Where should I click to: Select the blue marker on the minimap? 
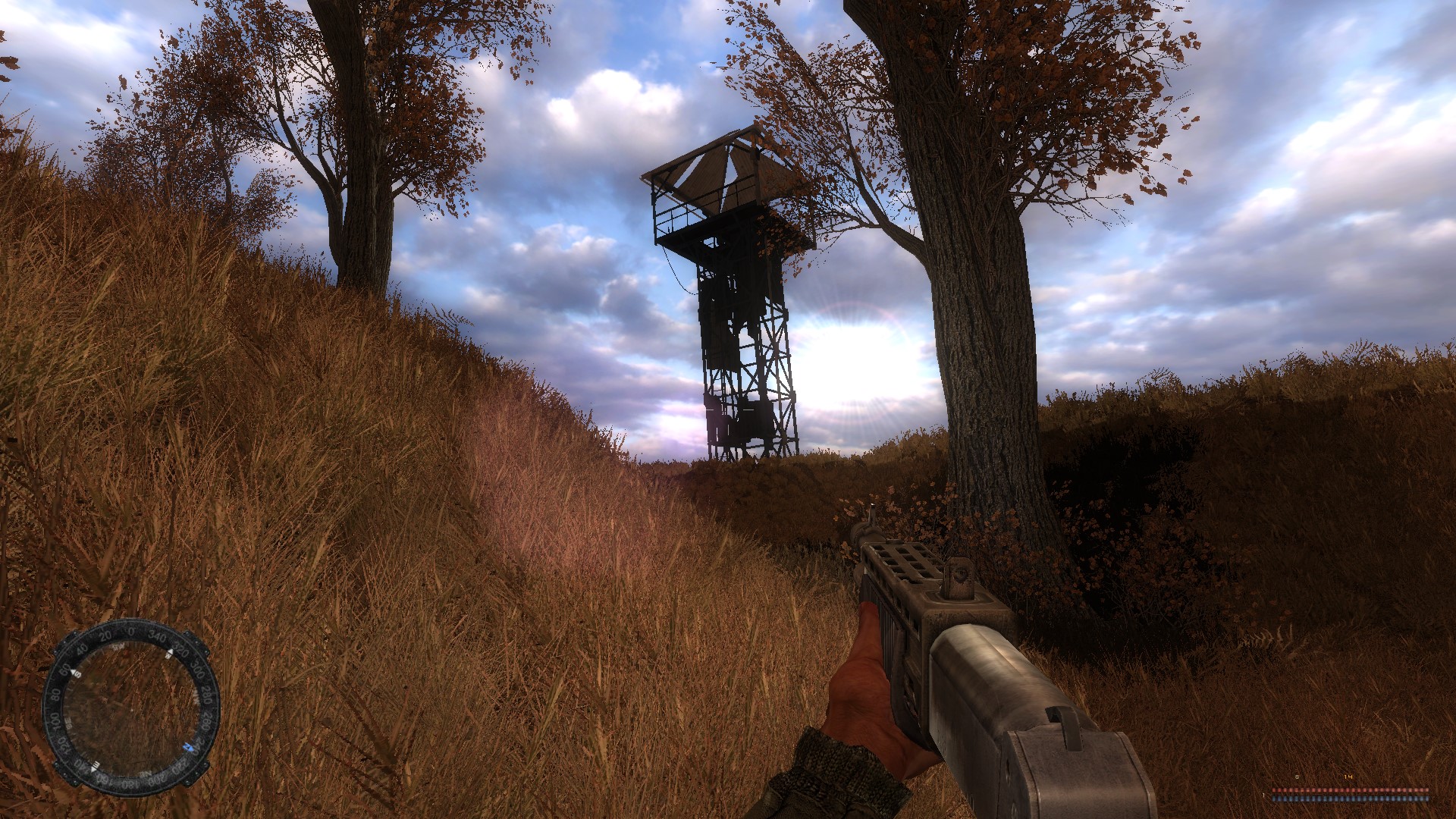point(187,748)
